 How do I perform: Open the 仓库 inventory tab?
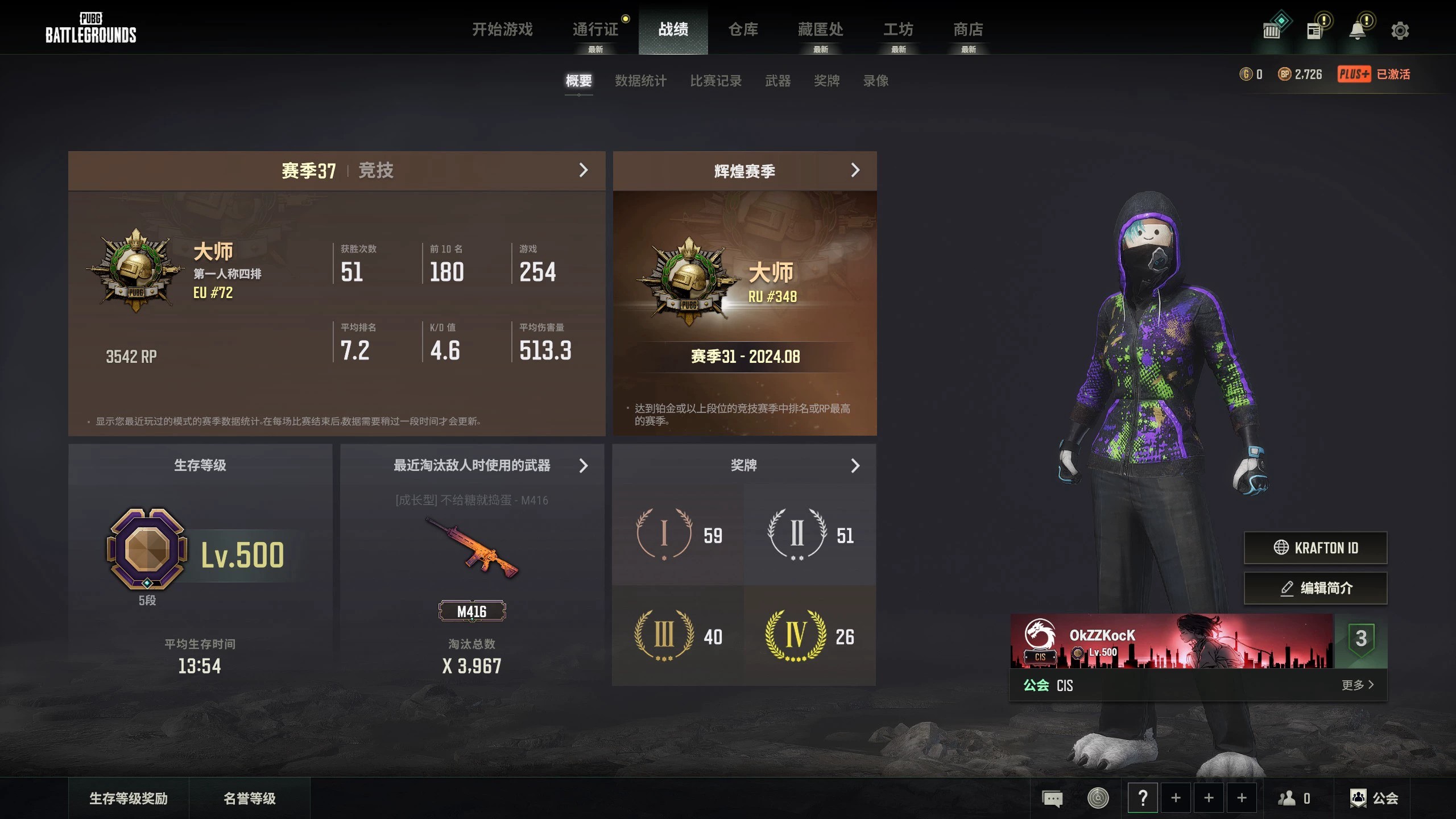(x=743, y=29)
